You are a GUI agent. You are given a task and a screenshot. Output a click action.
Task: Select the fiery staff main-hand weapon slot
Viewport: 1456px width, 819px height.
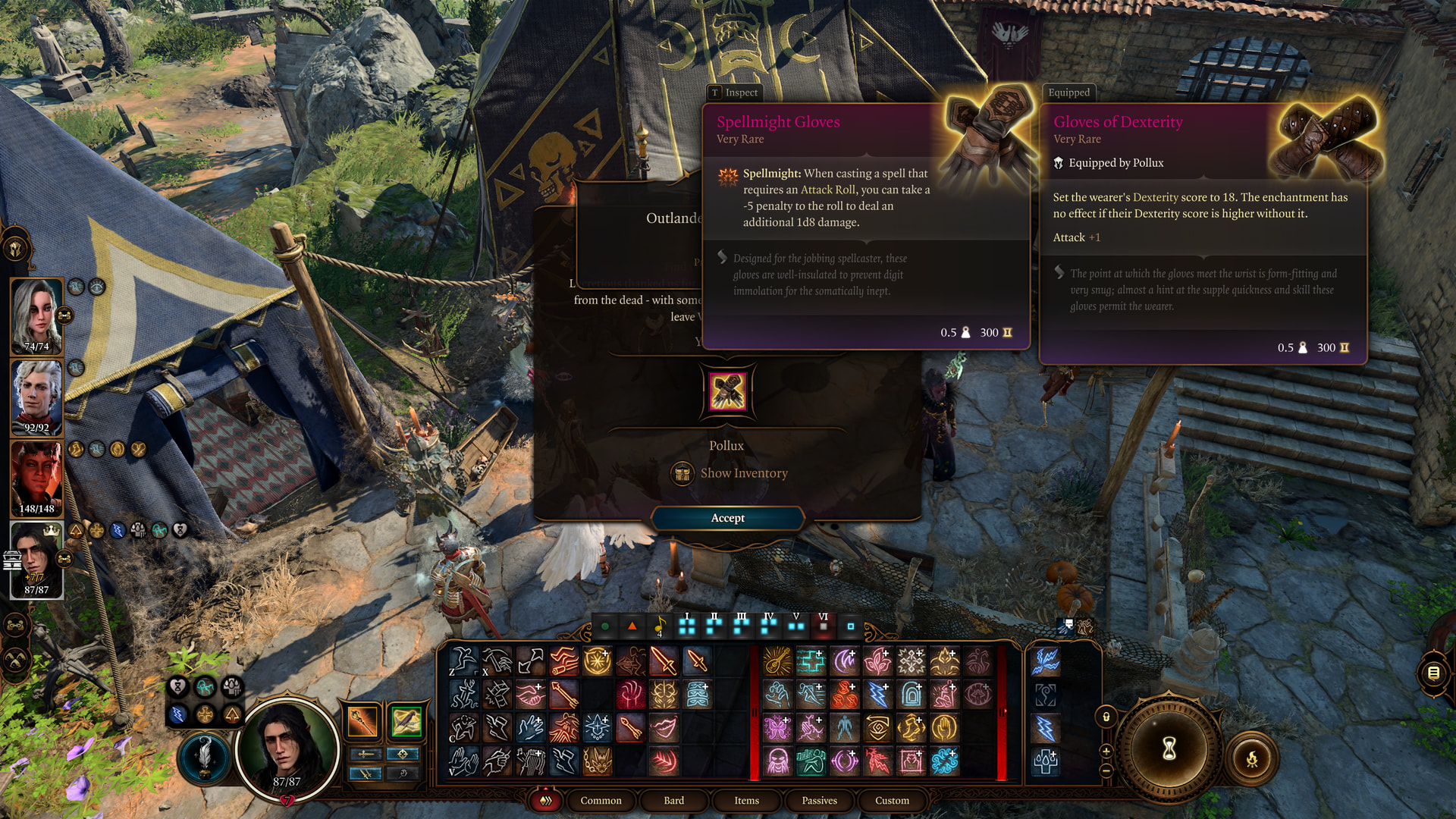pyautogui.click(x=362, y=721)
